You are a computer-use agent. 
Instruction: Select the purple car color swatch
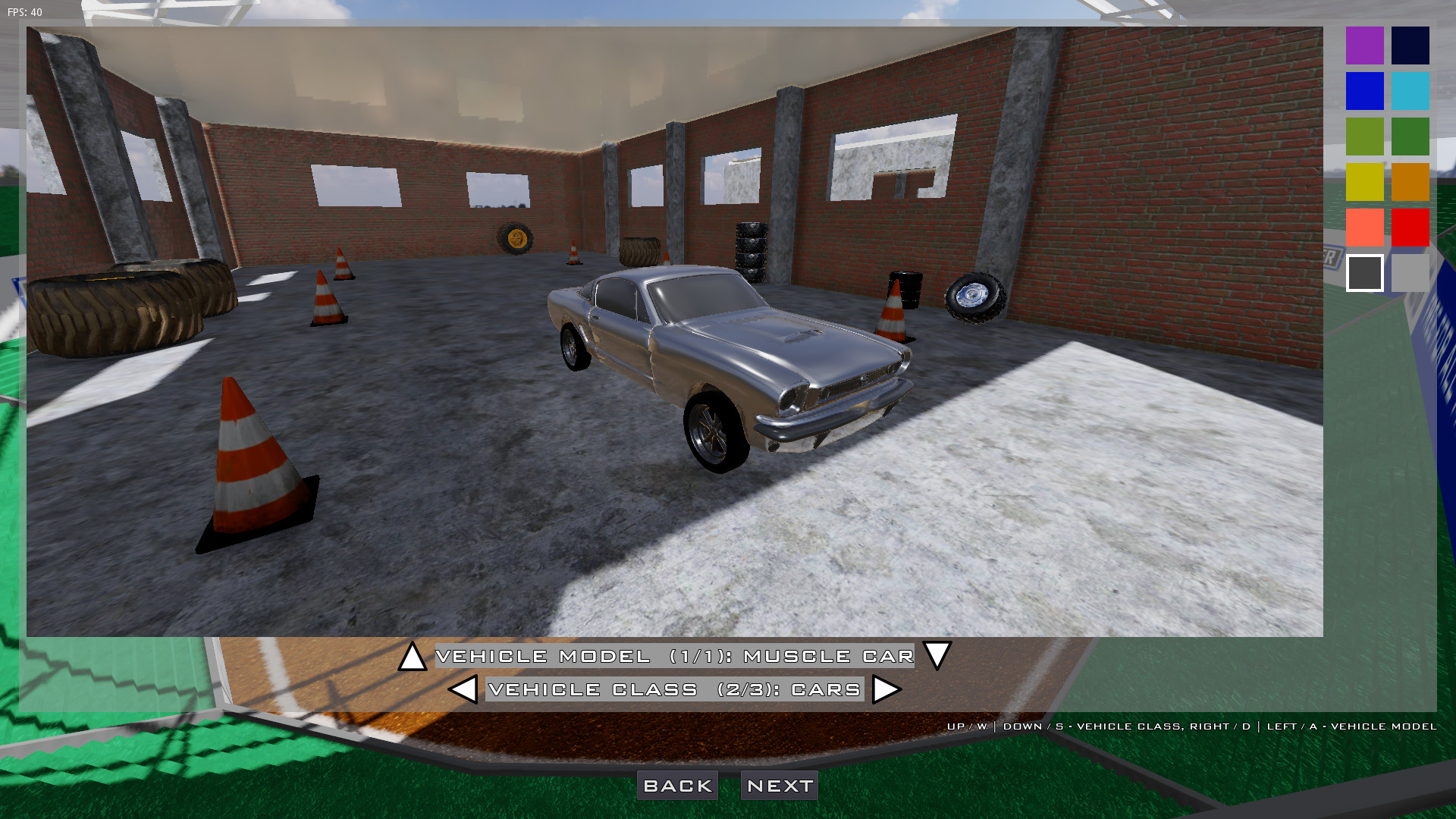pos(1364,45)
